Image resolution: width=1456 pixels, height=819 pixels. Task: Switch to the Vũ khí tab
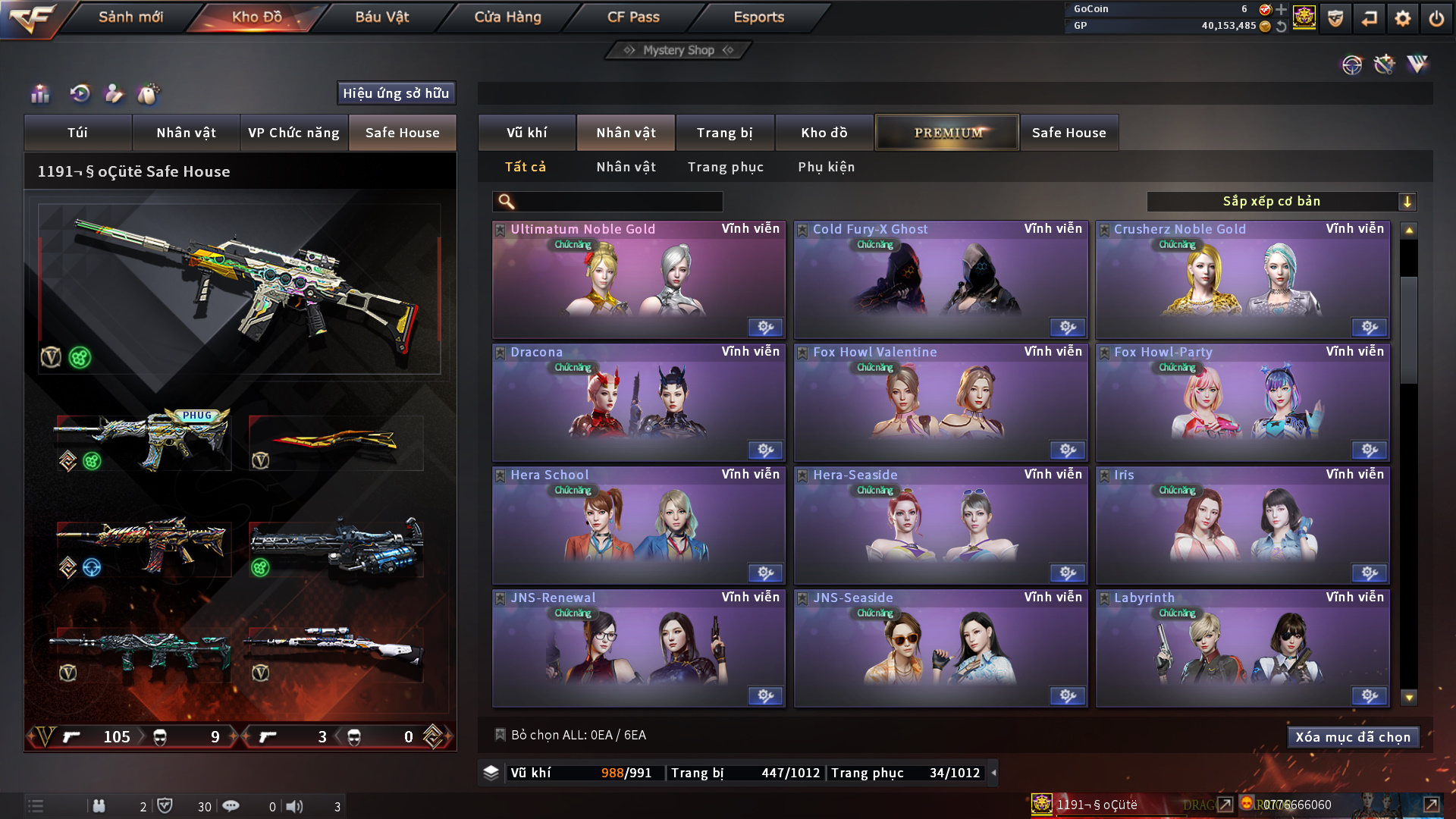(x=527, y=133)
